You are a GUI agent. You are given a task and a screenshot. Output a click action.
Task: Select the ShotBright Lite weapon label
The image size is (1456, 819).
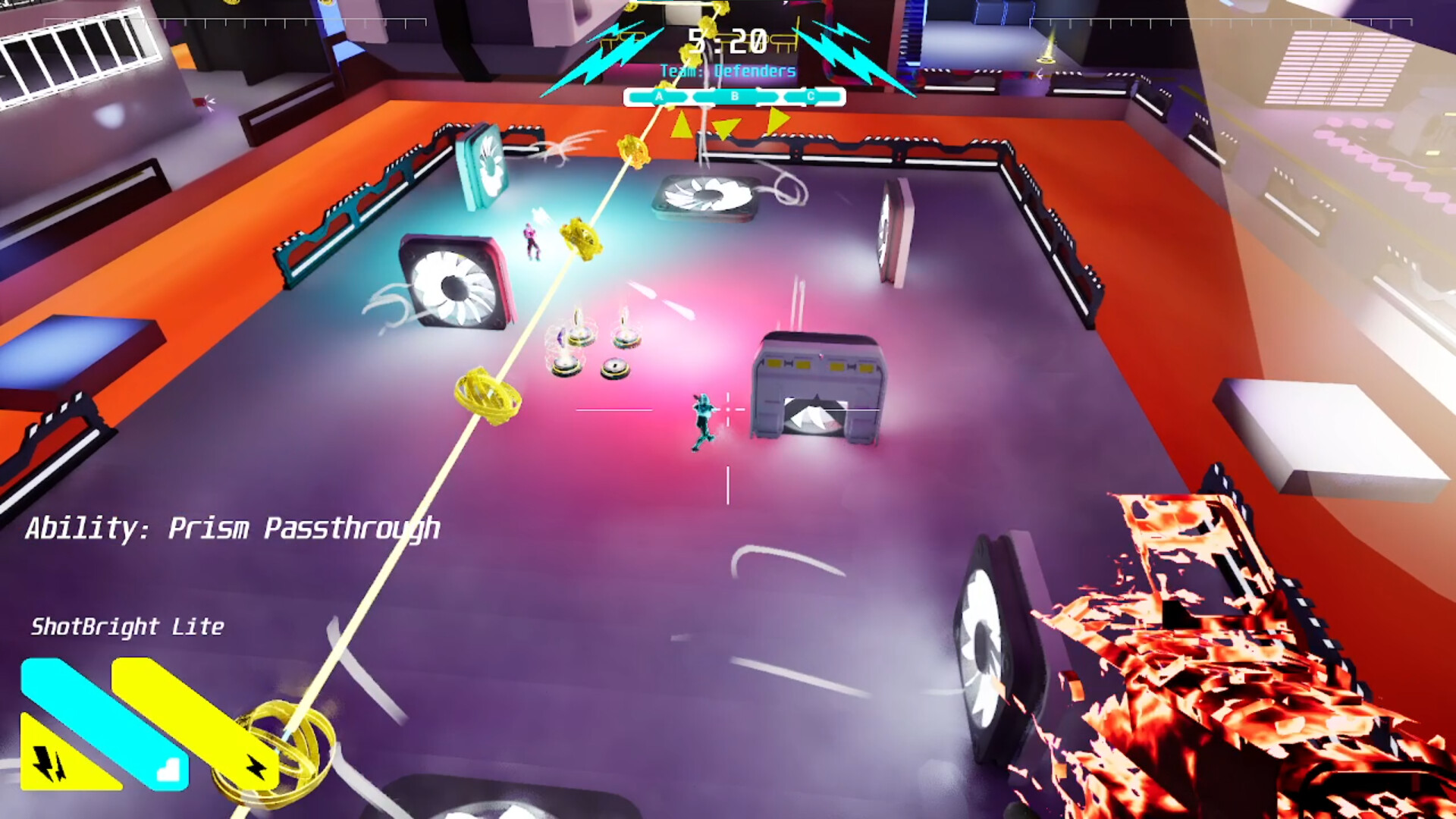(127, 627)
